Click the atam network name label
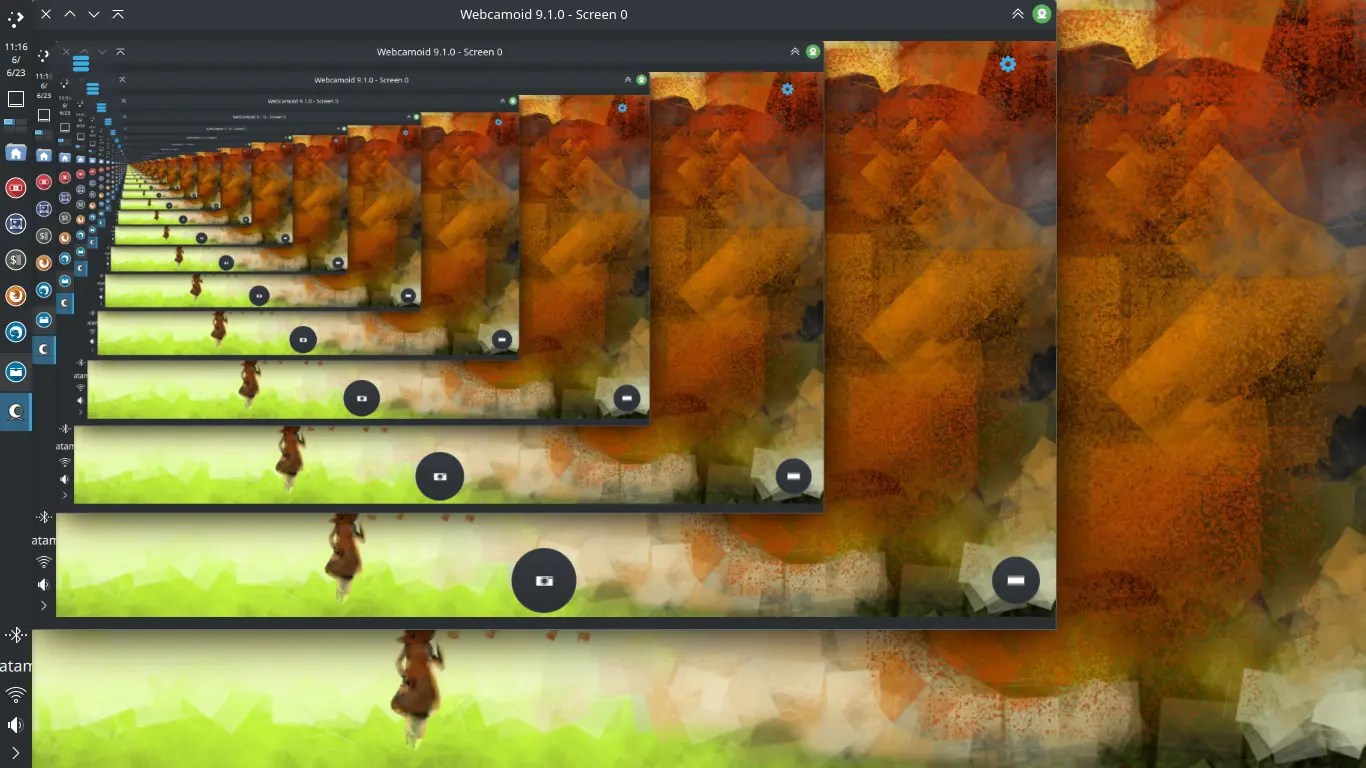The width and height of the screenshot is (1366, 768). click(x=13, y=664)
